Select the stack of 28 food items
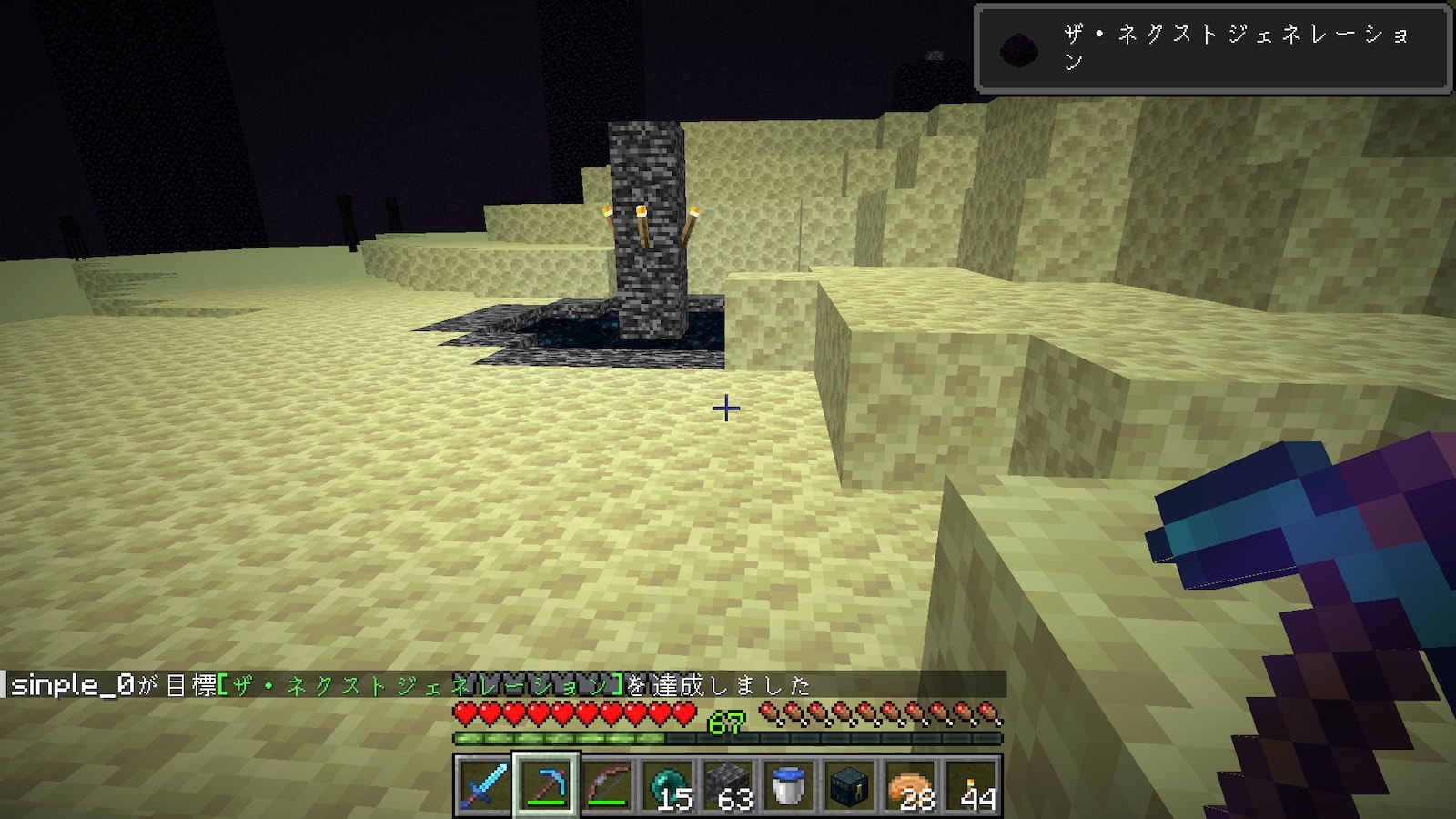1456x819 pixels. pos(912,784)
